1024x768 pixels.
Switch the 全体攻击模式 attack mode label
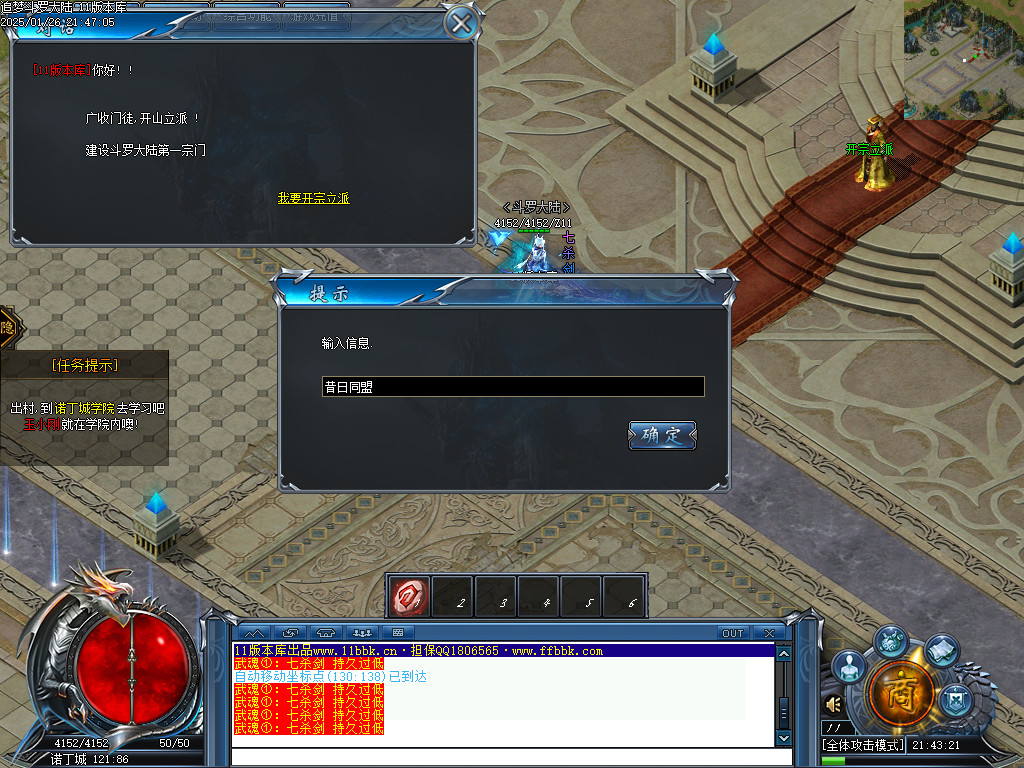[862, 745]
